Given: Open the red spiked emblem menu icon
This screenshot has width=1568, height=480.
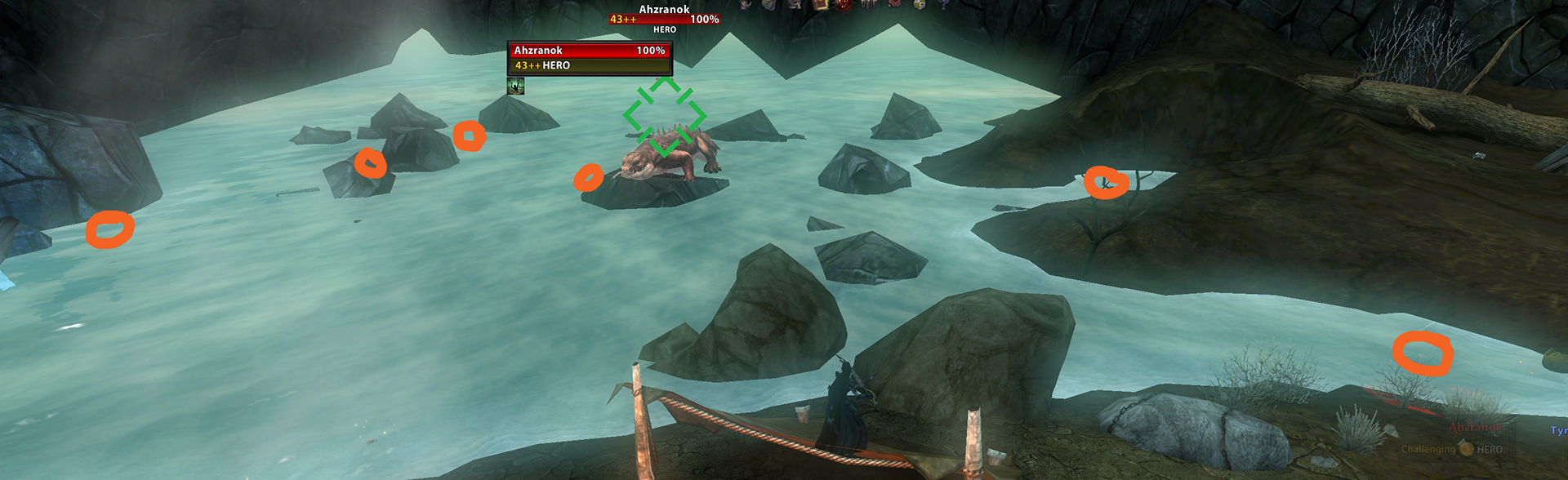Looking at the screenshot, I should coord(844,5).
